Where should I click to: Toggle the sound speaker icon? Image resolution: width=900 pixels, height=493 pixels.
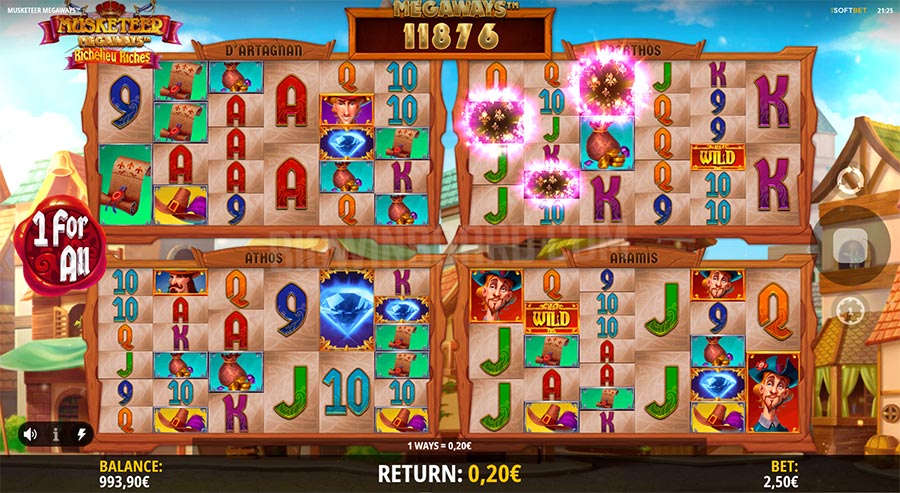pyautogui.click(x=30, y=434)
